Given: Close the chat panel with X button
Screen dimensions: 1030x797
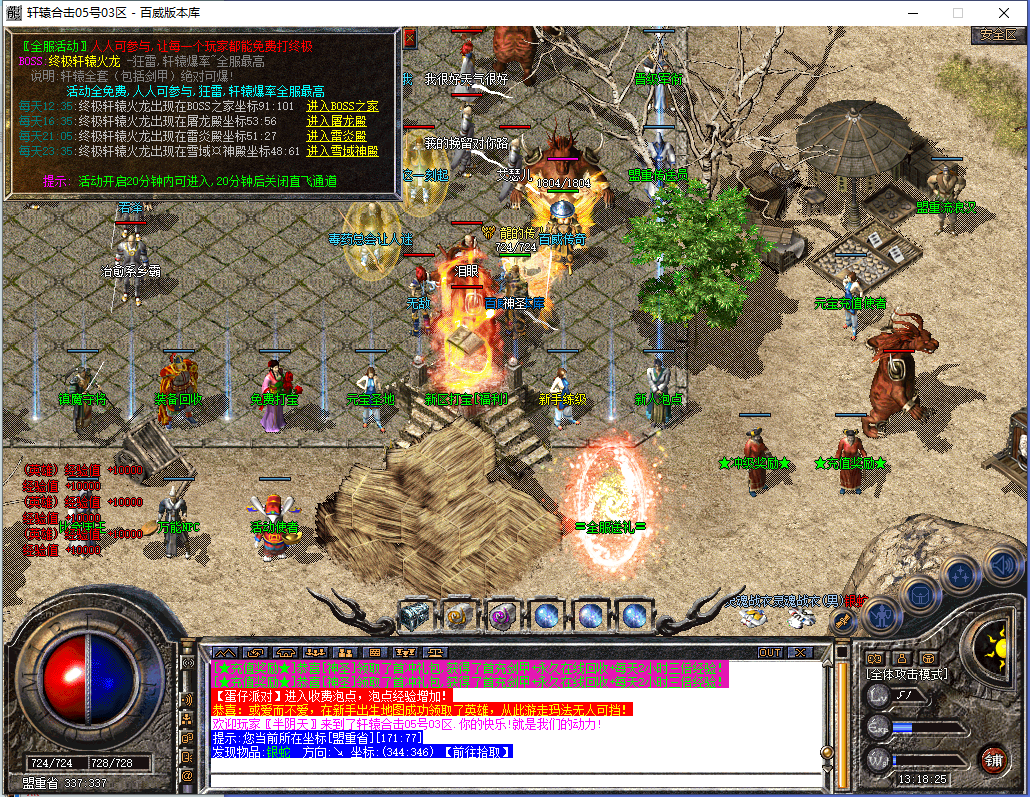Looking at the screenshot, I should pyautogui.click(x=799, y=652).
